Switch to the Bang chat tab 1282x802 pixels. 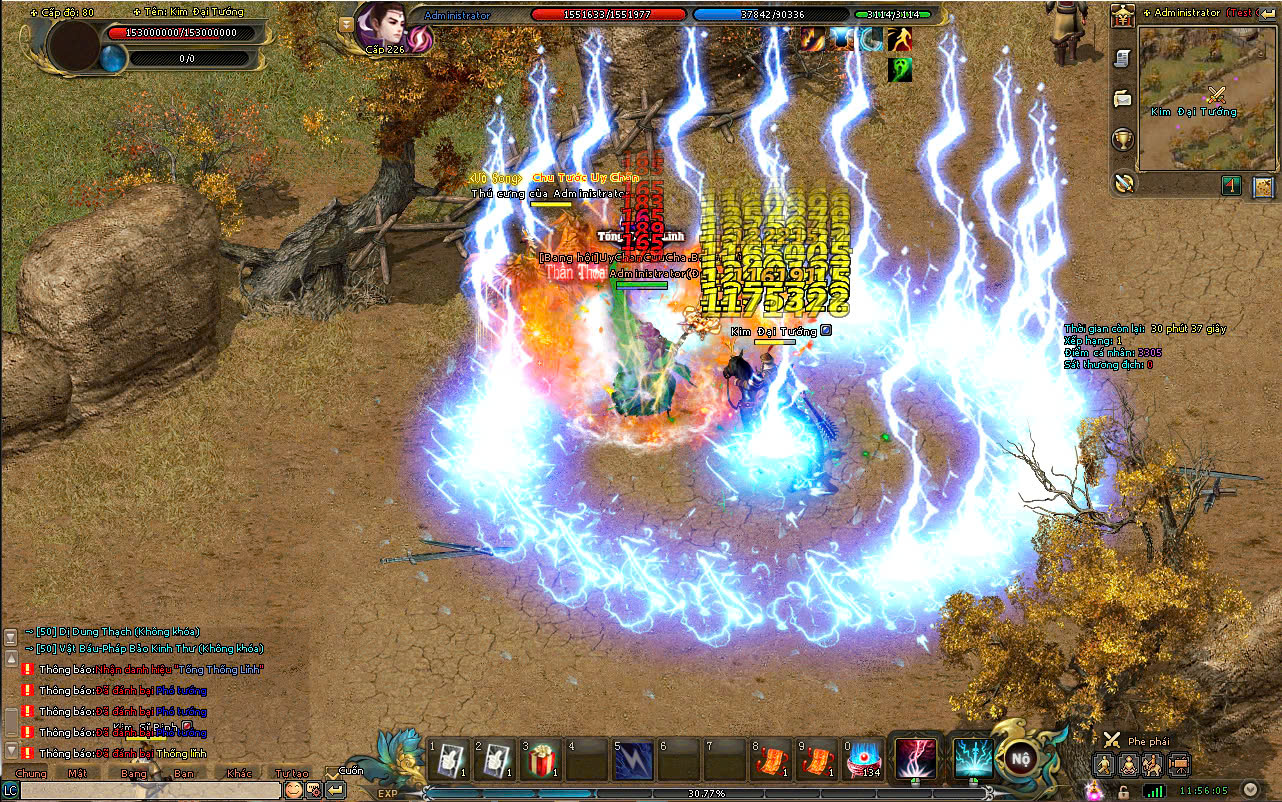pyautogui.click(x=133, y=773)
